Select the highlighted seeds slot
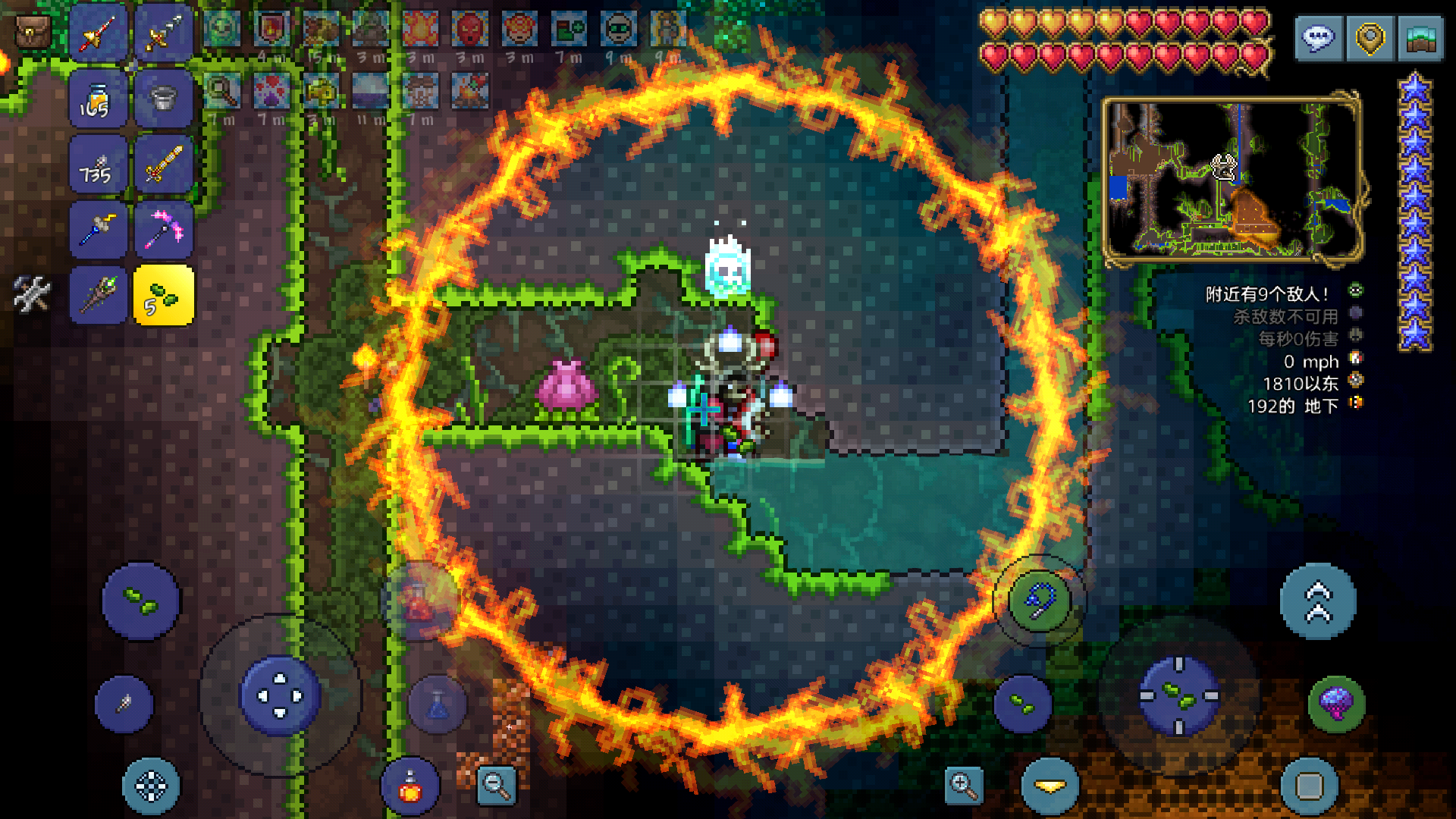The width and height of the screenshot is (1456, 819). (x=163, y=295)
